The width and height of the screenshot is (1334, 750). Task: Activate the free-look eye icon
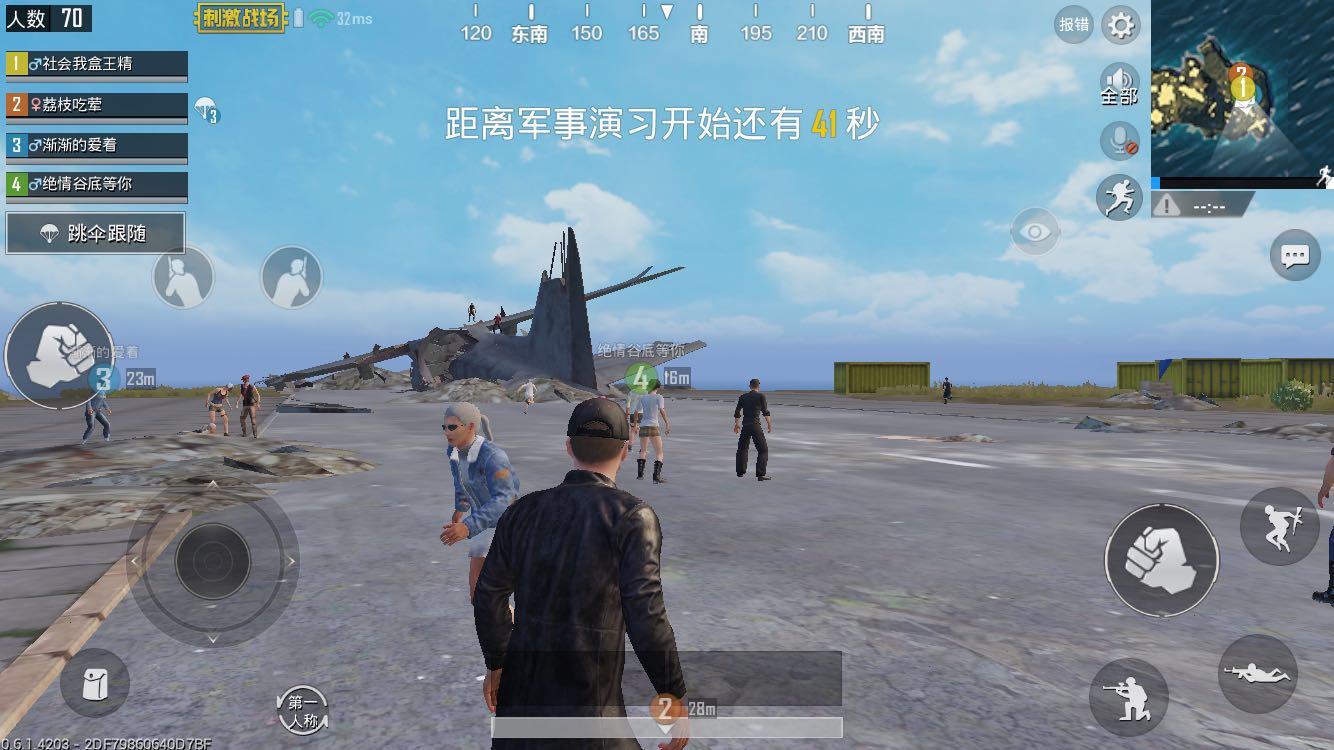[1035, 231]
